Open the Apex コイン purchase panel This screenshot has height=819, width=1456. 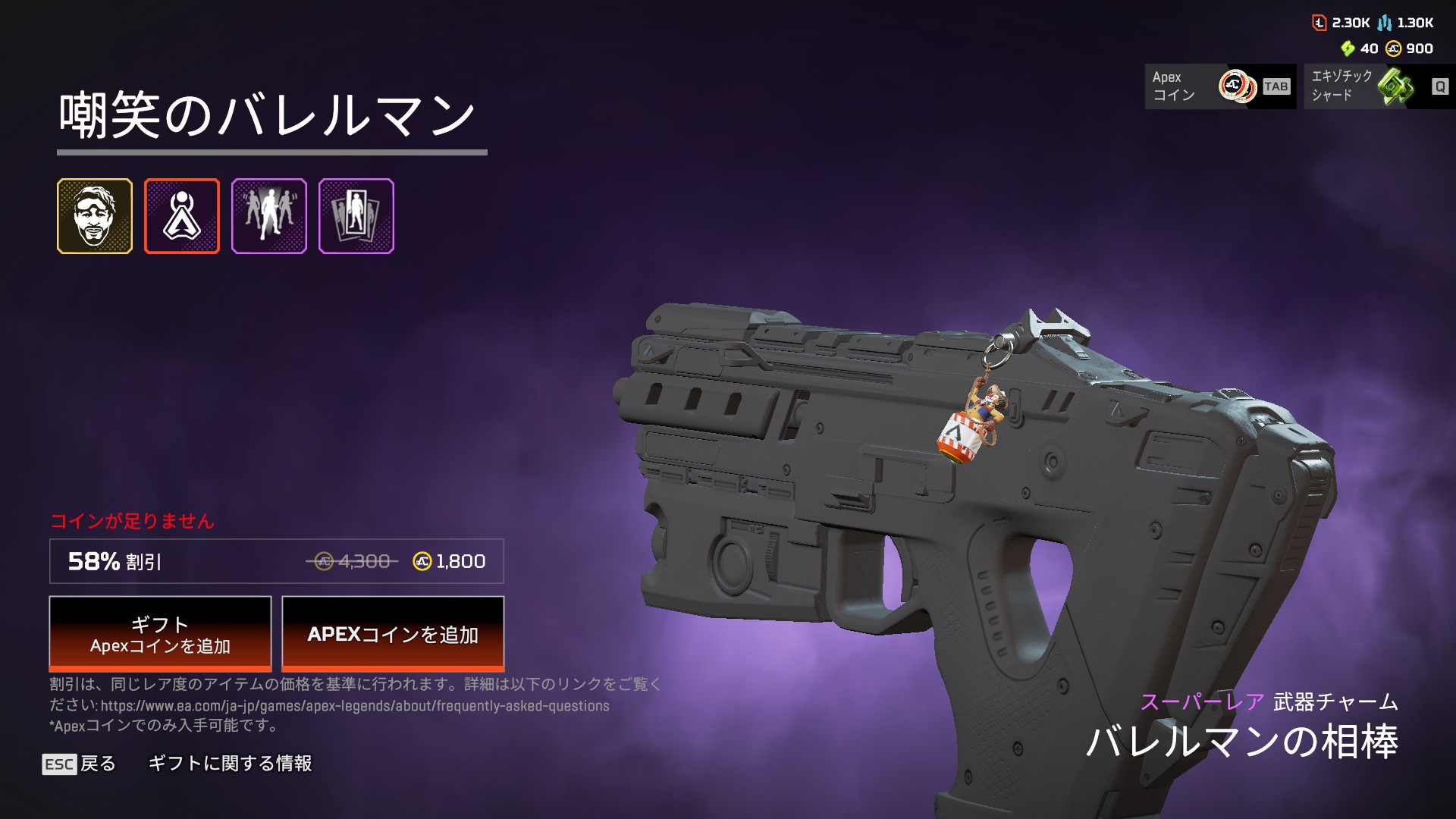1219,86
